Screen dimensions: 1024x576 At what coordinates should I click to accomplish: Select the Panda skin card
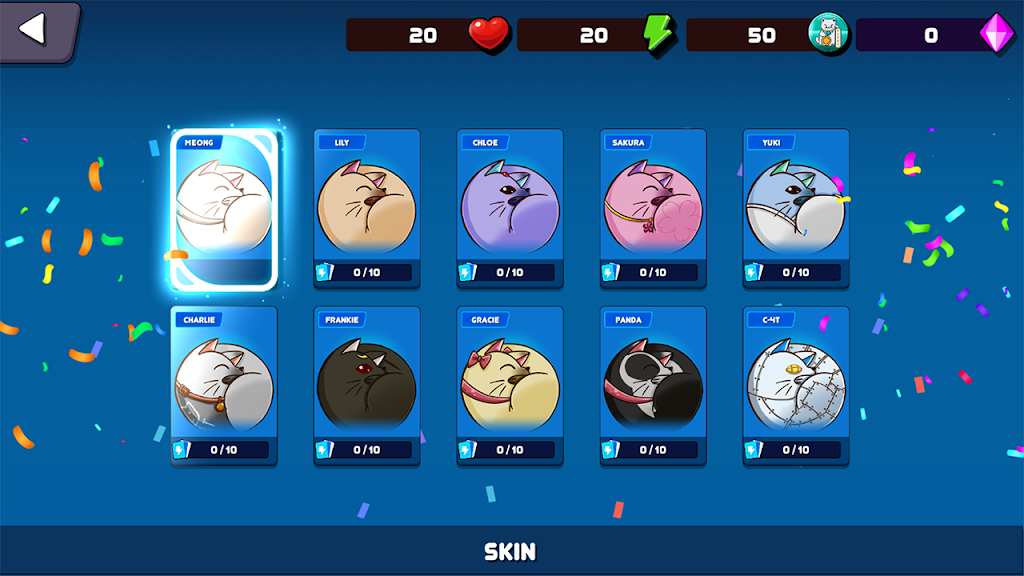click(x=653, y=386)
